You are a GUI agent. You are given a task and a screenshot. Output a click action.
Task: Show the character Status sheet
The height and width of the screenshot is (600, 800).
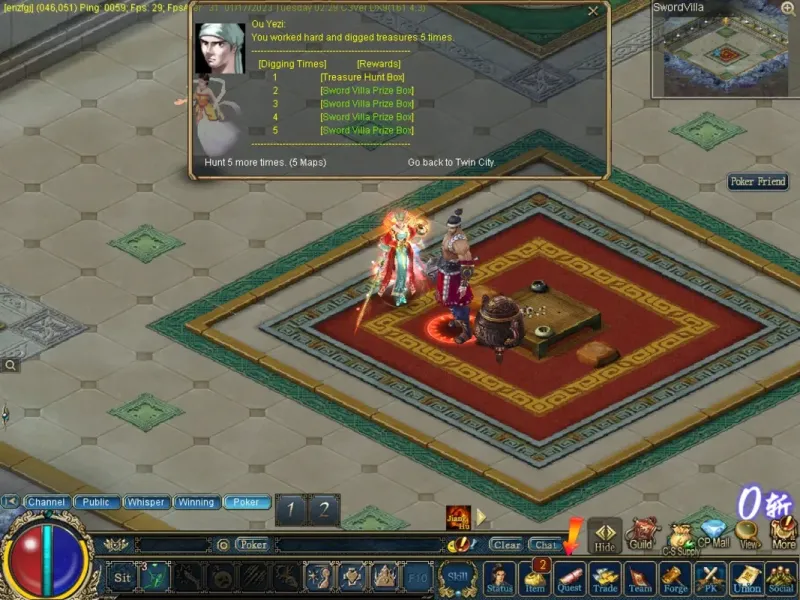click(500, 578)
